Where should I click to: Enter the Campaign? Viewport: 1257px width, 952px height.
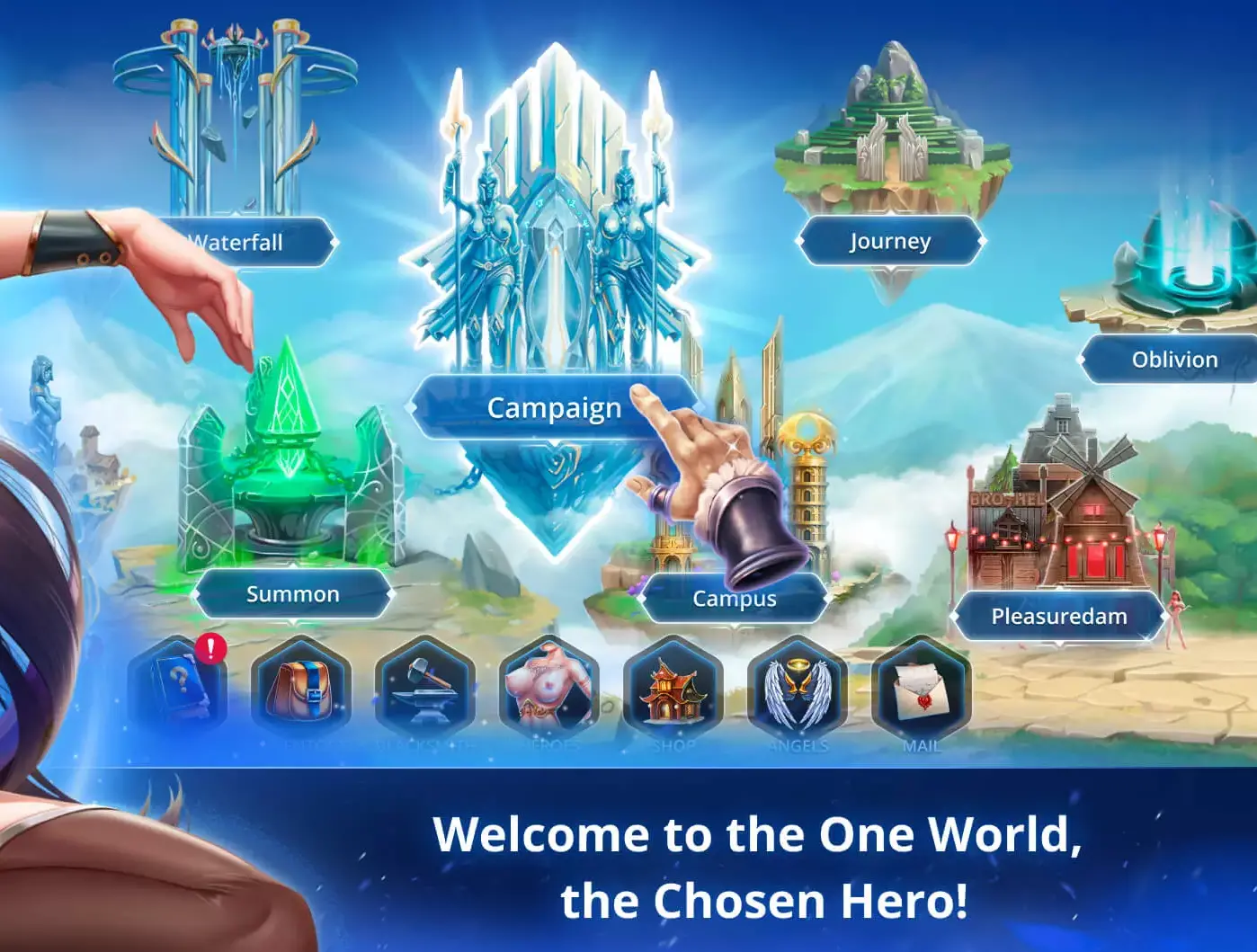point(552,408)
